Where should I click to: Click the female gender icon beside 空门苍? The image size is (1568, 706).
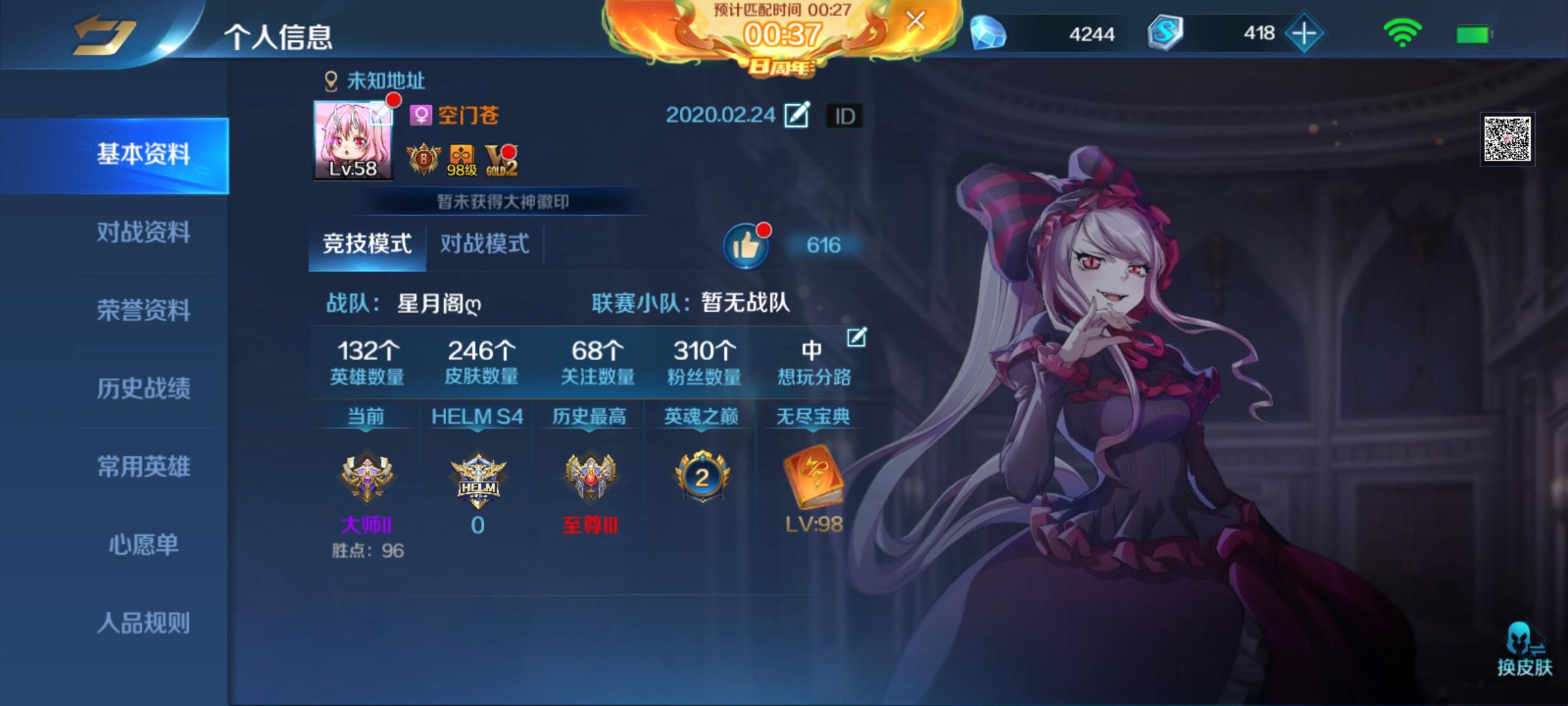(423, 114)
